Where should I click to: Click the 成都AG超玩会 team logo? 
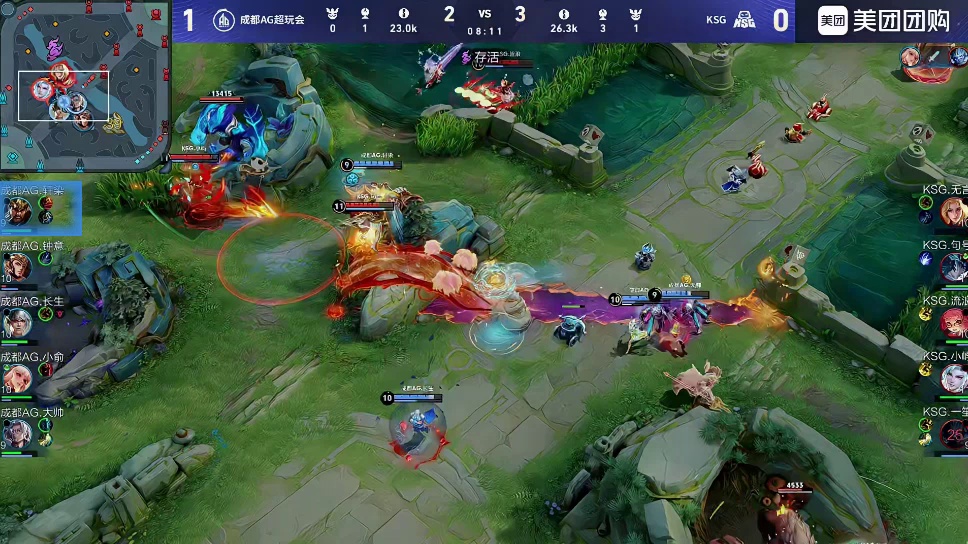tap(225, 19)
